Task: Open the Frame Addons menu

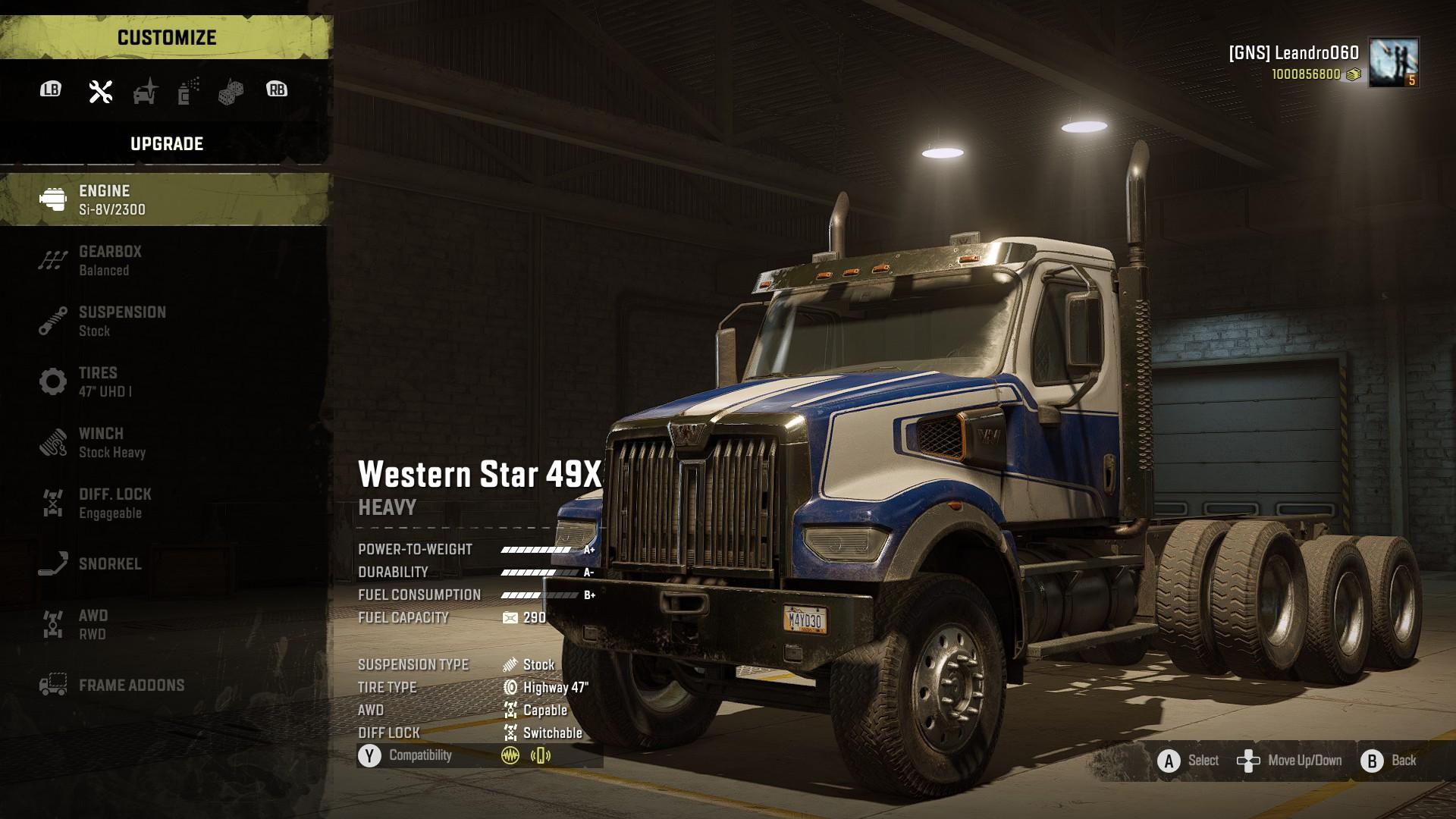Action: coord(165,685)
